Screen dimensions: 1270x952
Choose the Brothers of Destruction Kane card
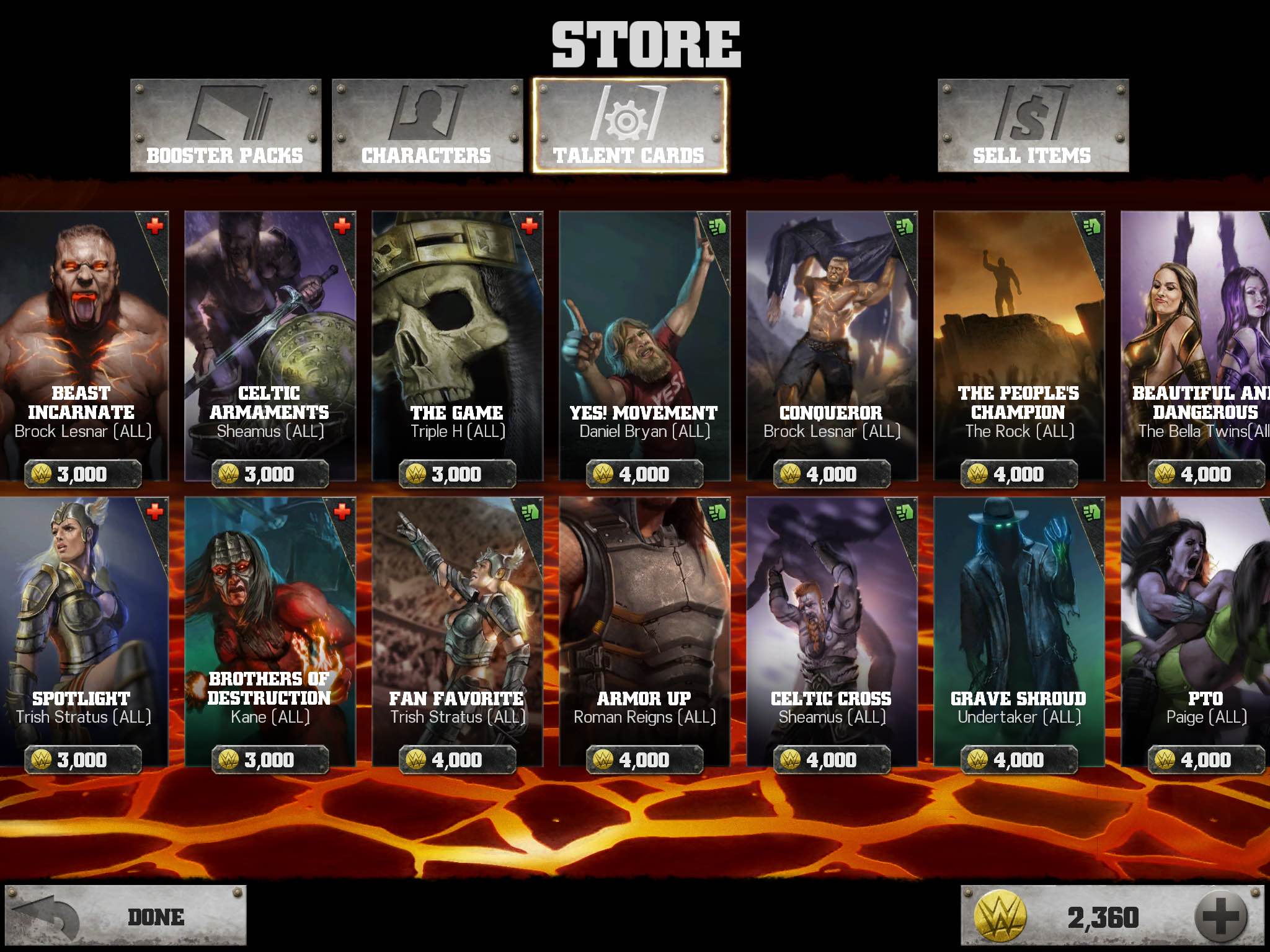(x=270, y=631)
